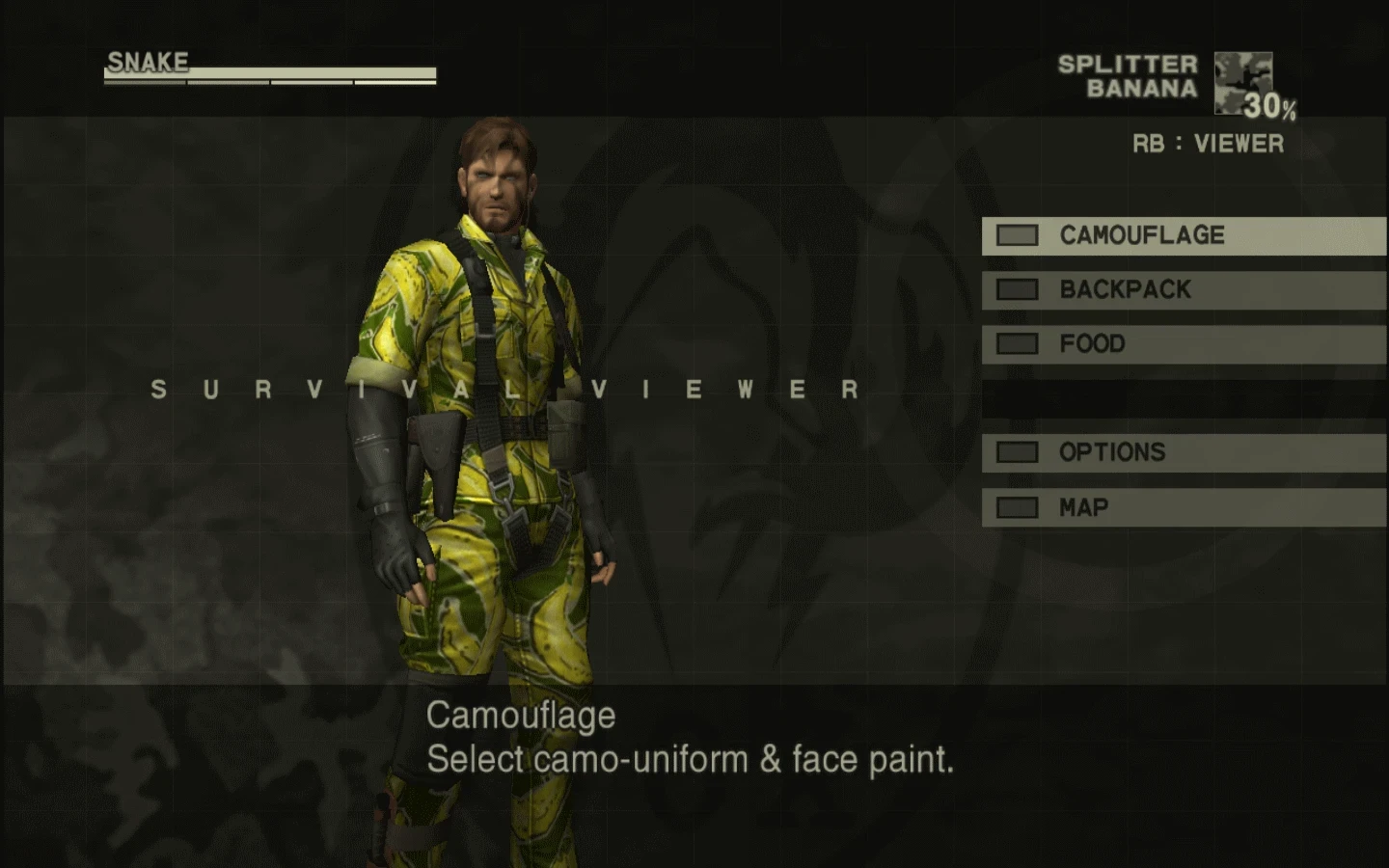Screen dimensions: 1389x868
Task: Select MAP from the menu list
Action: (x=1085, y=506)
